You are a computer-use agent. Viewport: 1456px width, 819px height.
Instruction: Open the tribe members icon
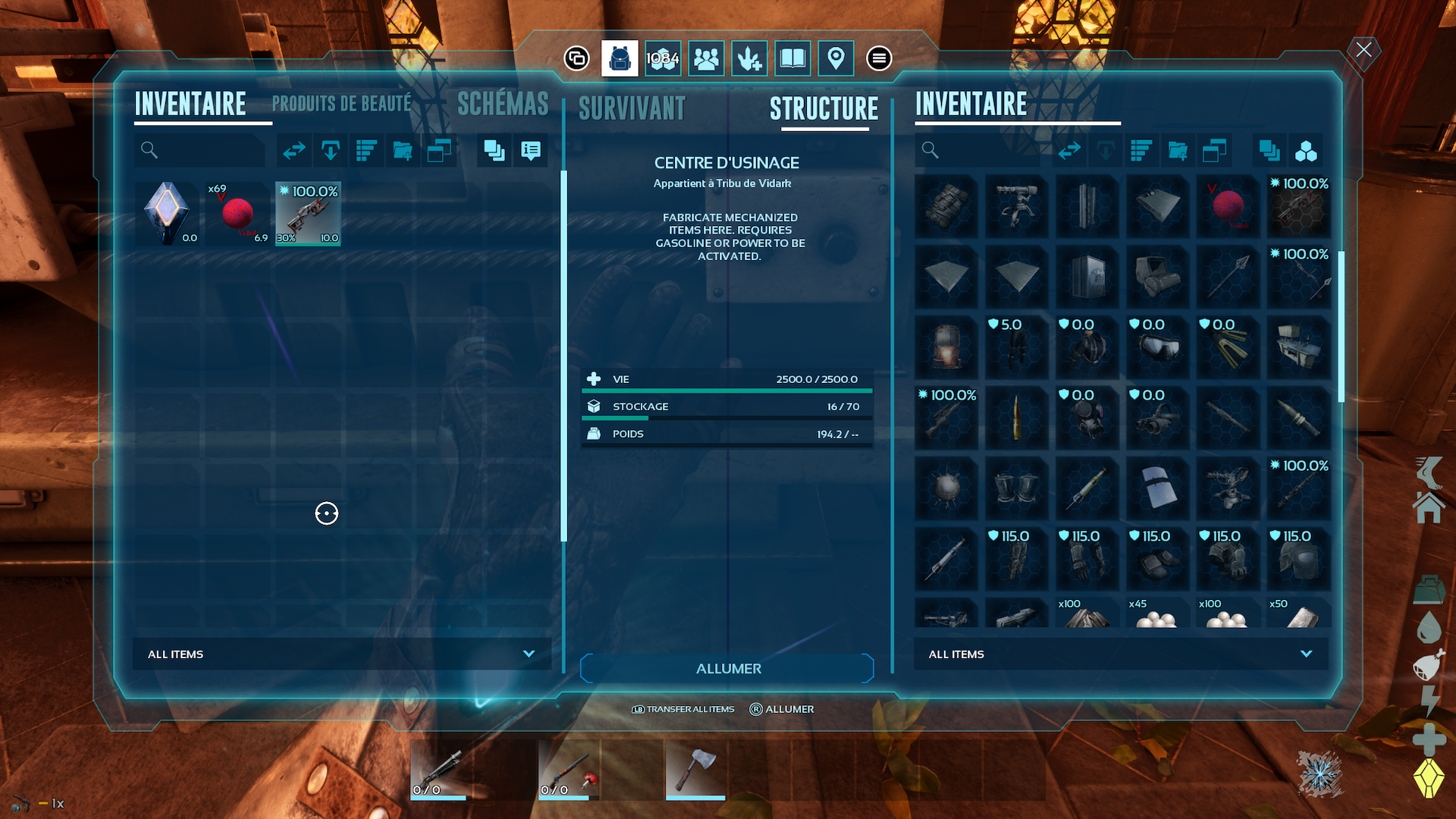pos(706,58)
